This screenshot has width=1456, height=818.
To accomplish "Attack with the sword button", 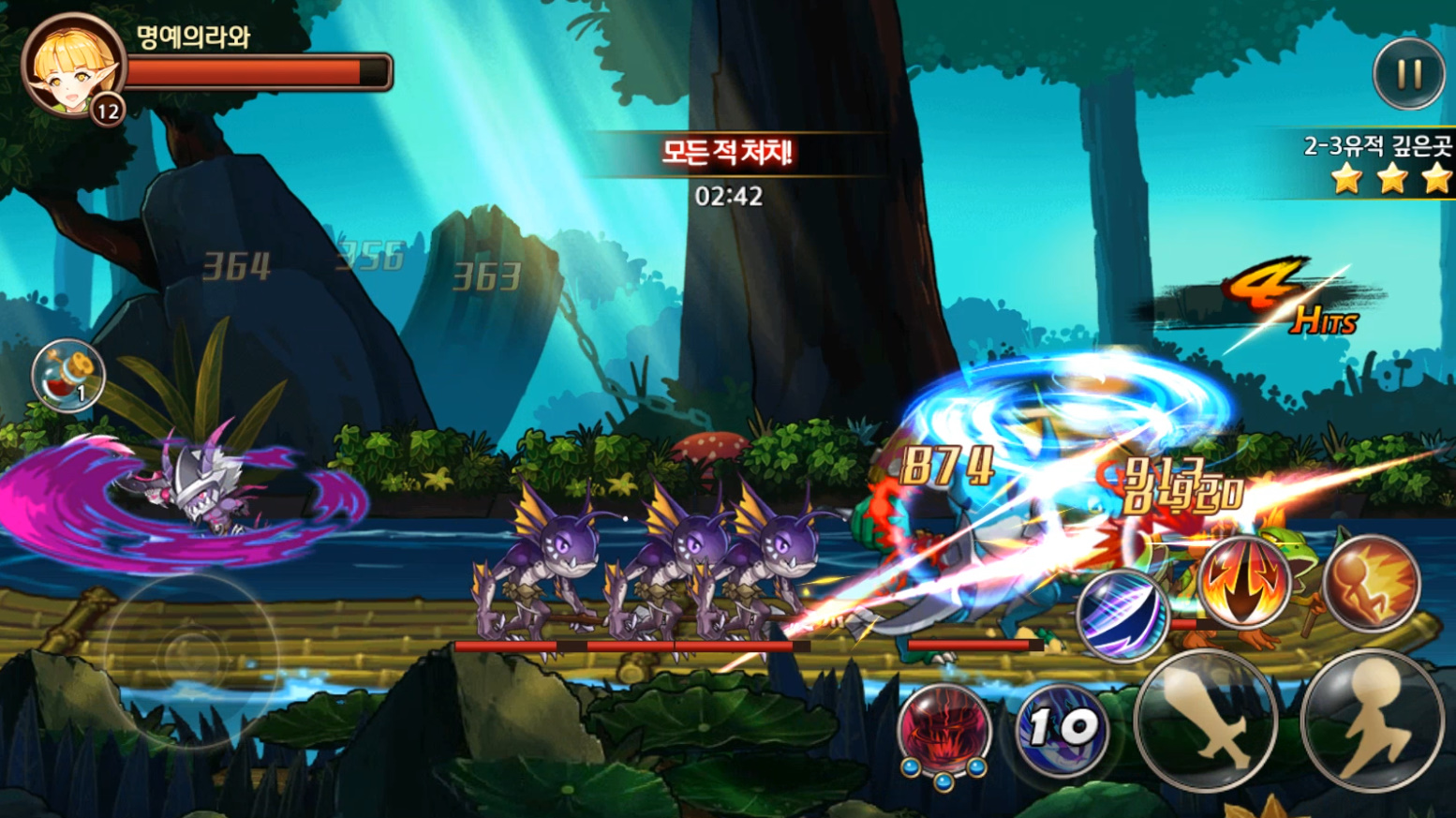I will click(1206, 720).
